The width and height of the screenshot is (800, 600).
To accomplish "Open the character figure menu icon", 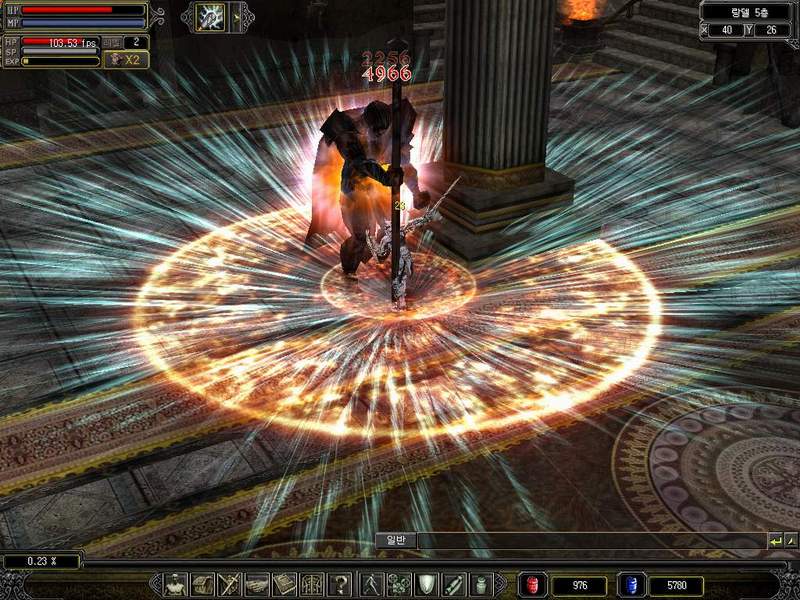I will (176, 585).
